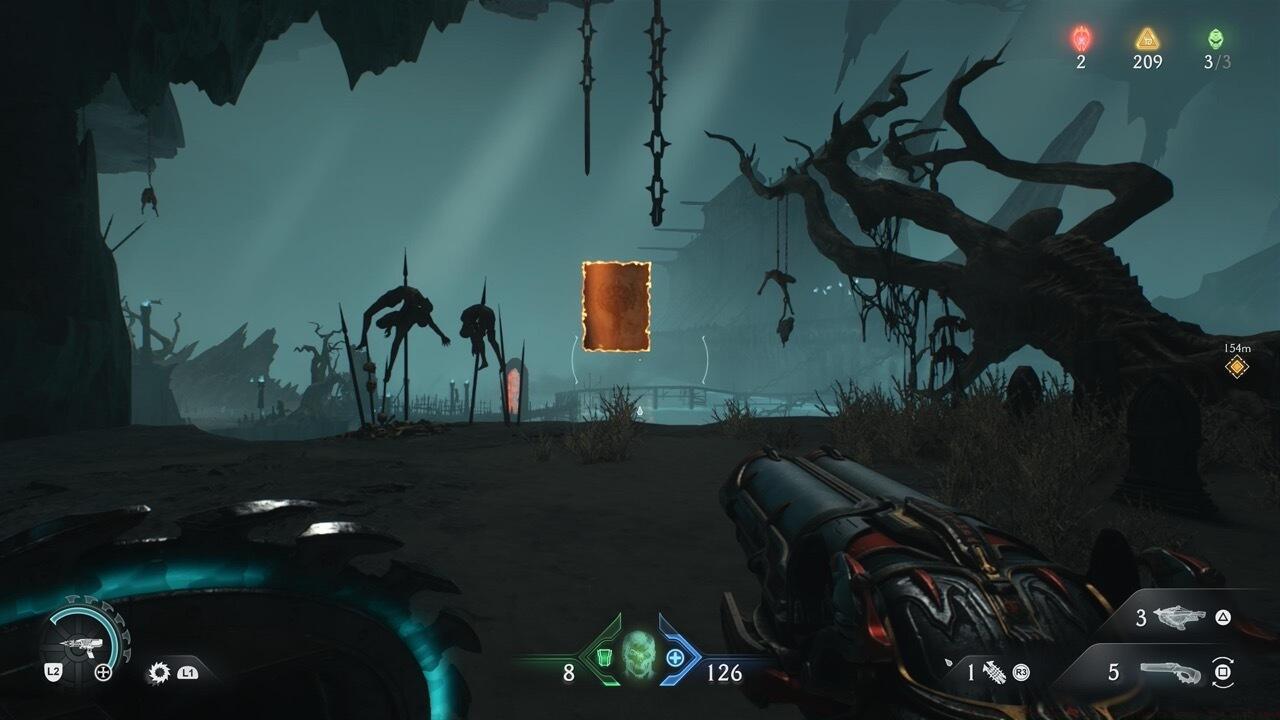Select the shotgun icon in weapon slot 5
Screen dimensions: 1280x720
coord(1168,673)
